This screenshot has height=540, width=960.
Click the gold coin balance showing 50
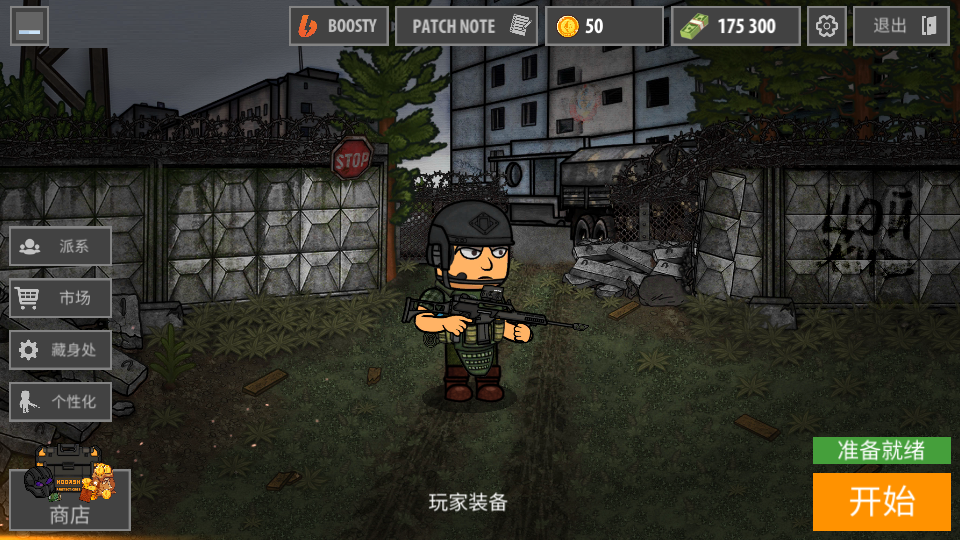(604, 26)
